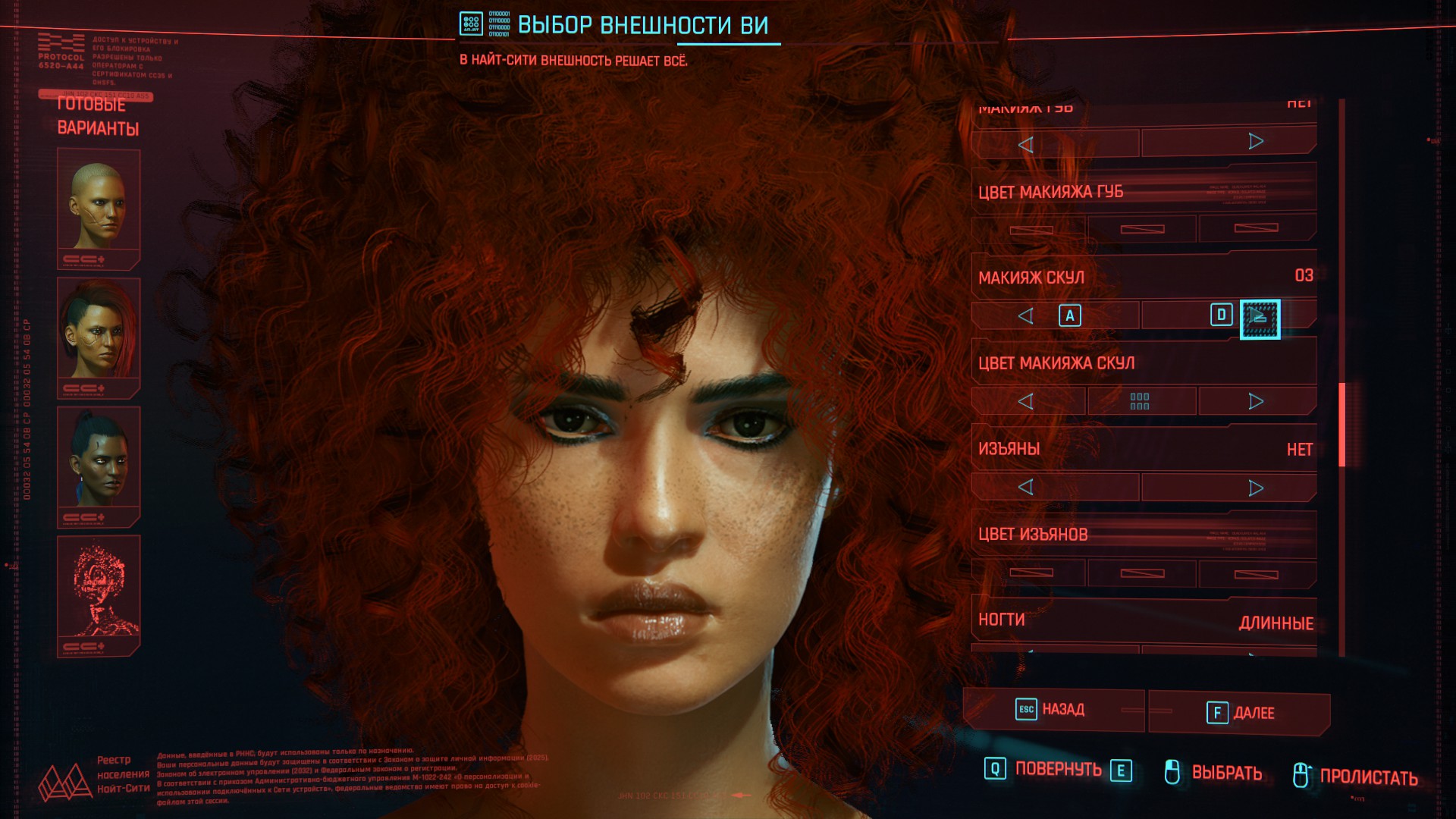Next cheek makeup style arrow
The width and height of the screenshot is (1456, 819).
click(x=1259, y=317)
